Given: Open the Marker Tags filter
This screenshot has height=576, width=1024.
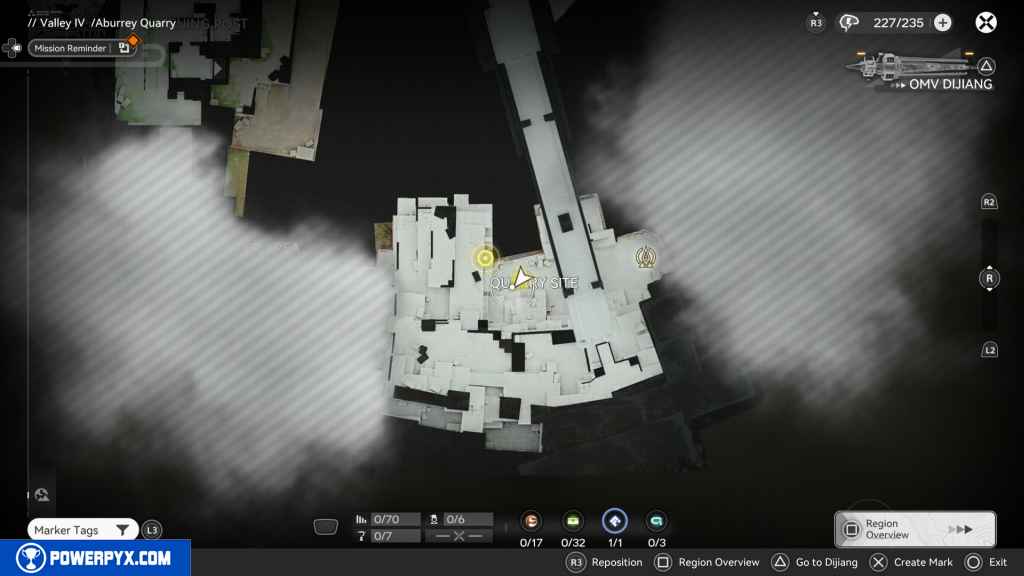Looking at the screenshot, I should pos(82,530).
